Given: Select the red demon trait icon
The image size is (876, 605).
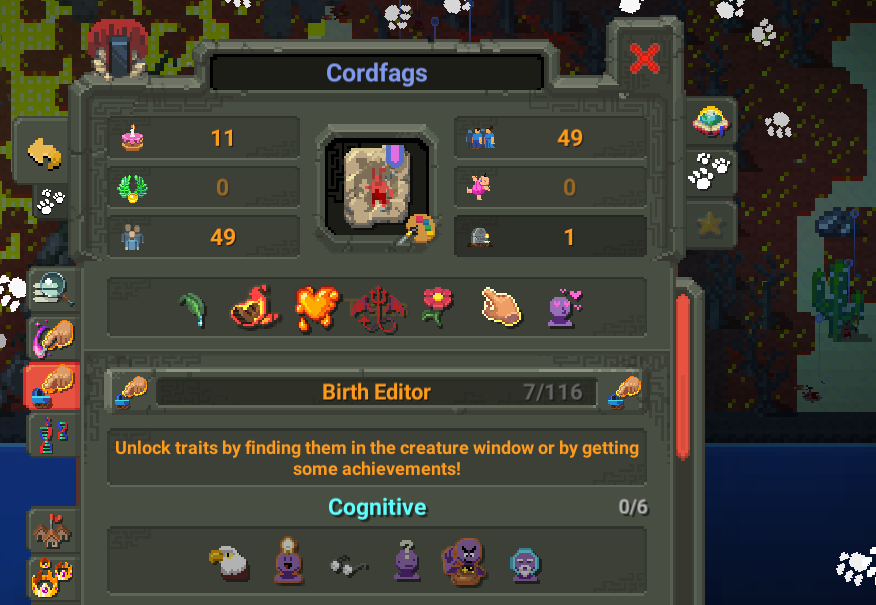Looking at the screenshot, I should (x=377, y=308).
